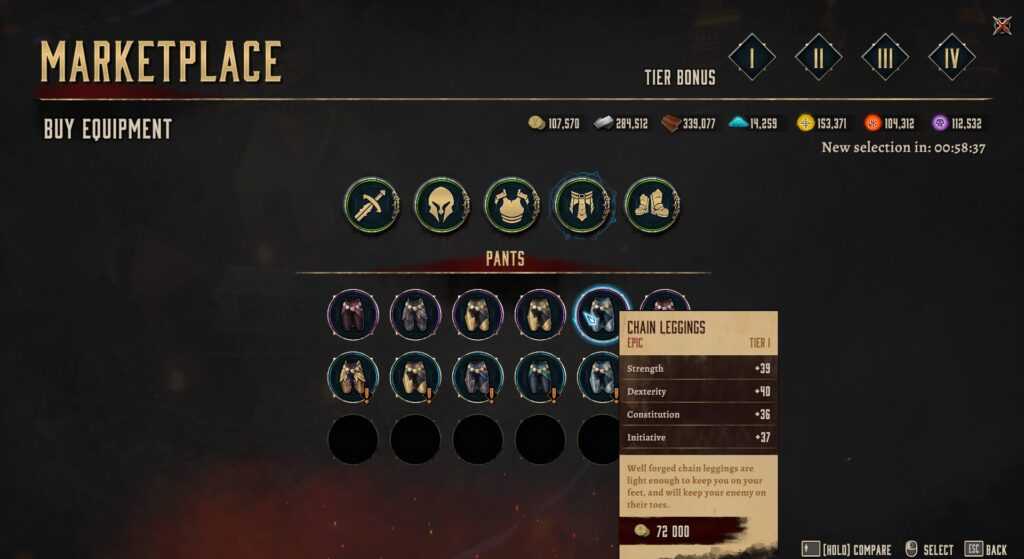Image resolution: width=1024 pixels, height=559 pixels.
Task: Switch to the helmet equipment category
Action: [442, 205]
